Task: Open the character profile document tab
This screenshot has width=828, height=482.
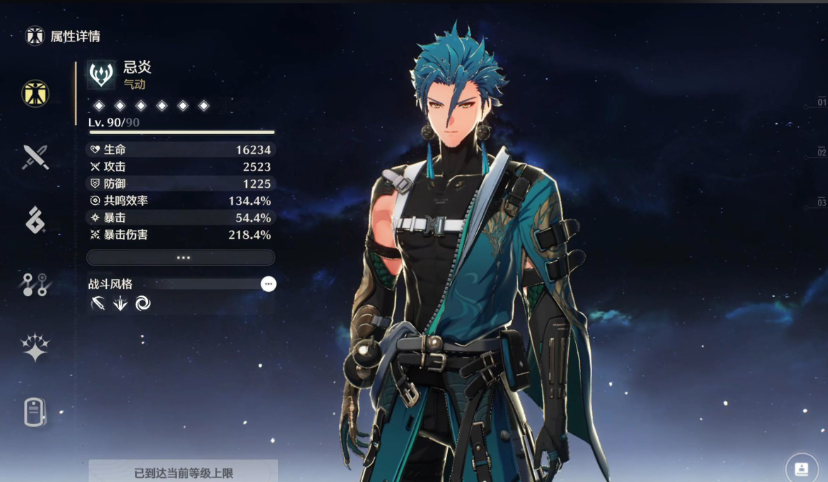Action: tap(36, 411)
